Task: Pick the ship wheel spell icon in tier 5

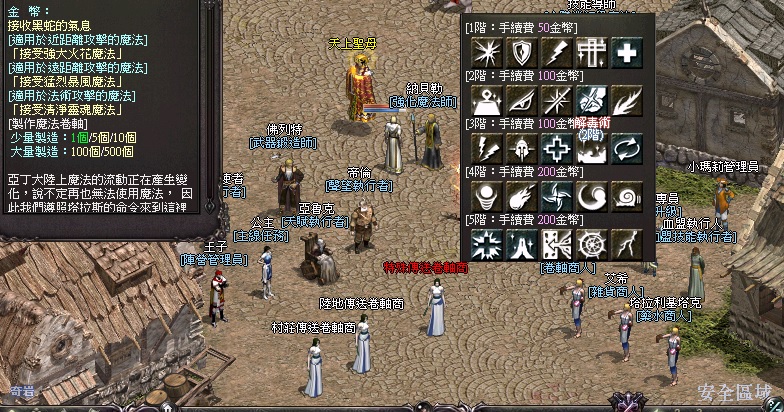Action: (590, 243)
